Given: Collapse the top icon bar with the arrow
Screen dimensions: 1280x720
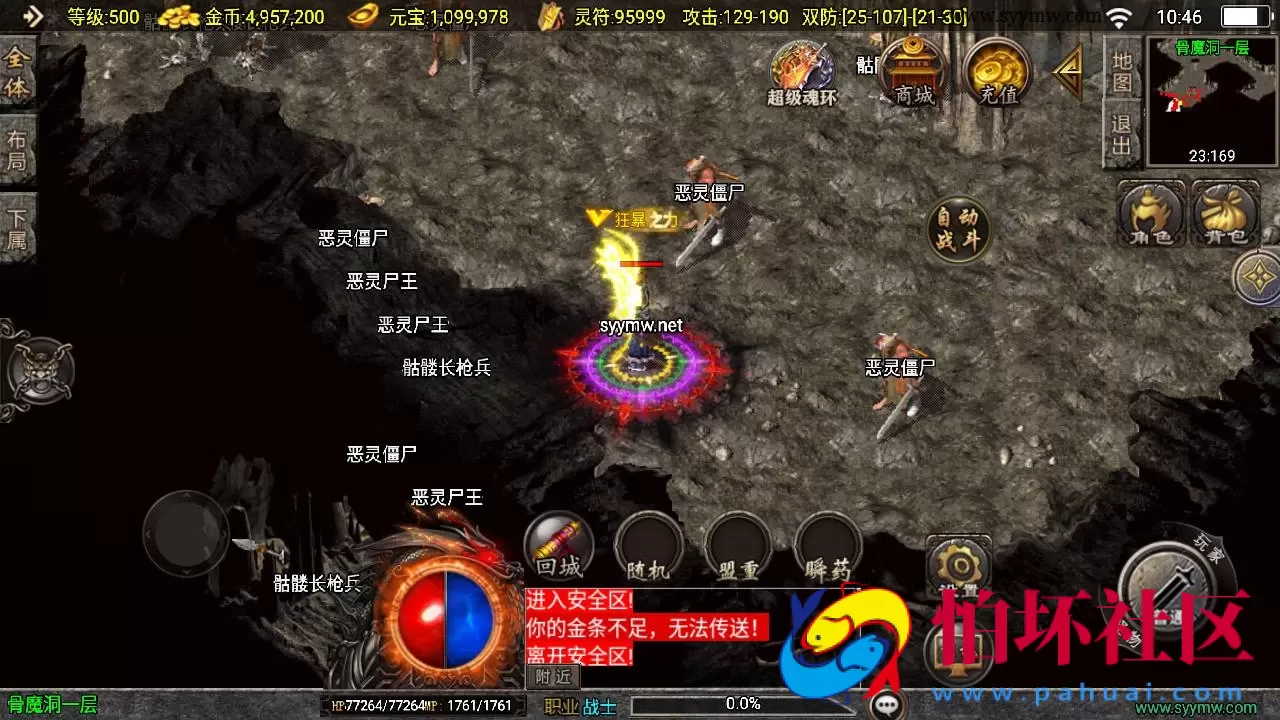Looking at the screenshot, I should pos(1068,70).
